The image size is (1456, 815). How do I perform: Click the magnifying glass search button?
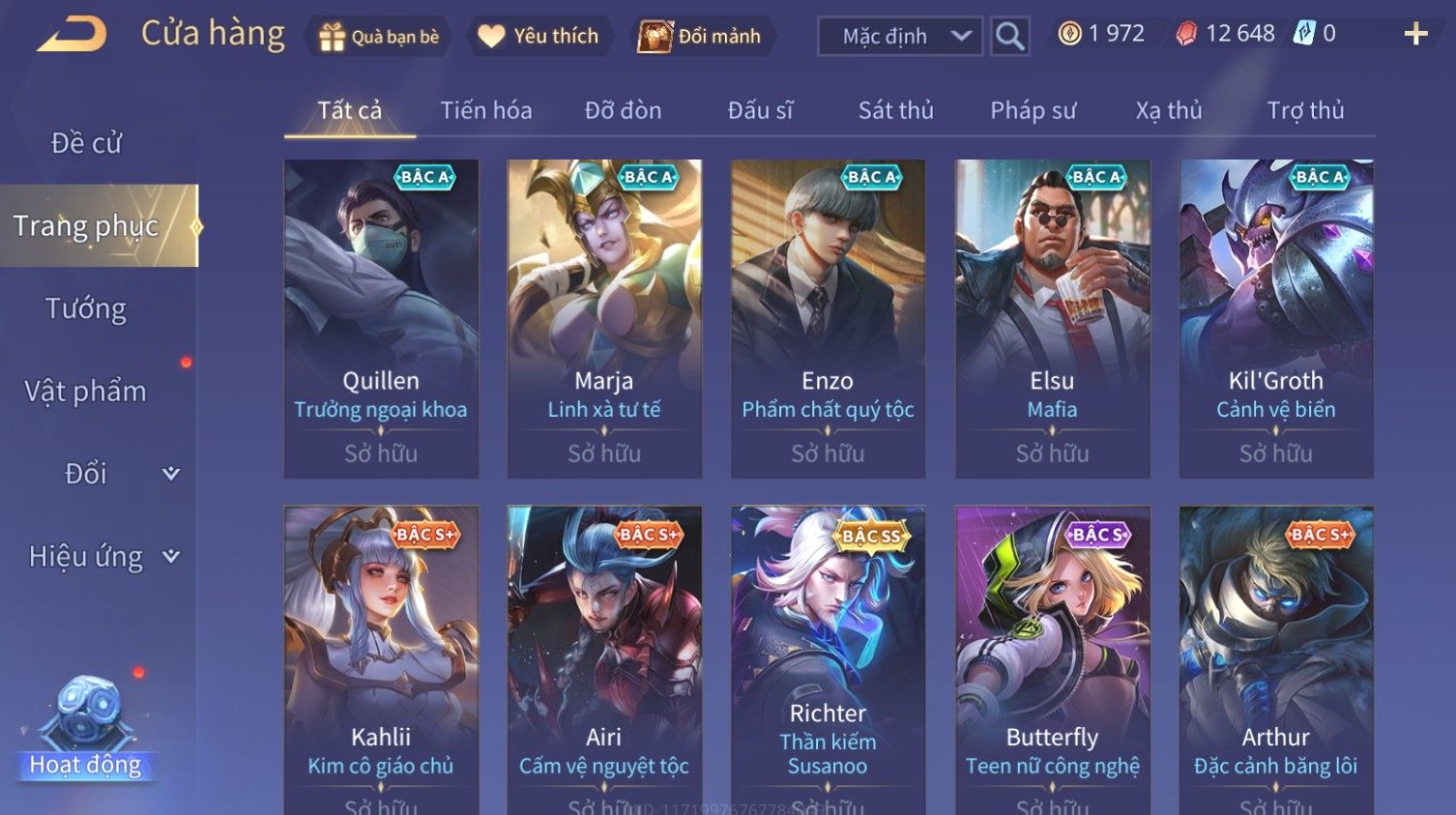click(x=1009, y=37)
